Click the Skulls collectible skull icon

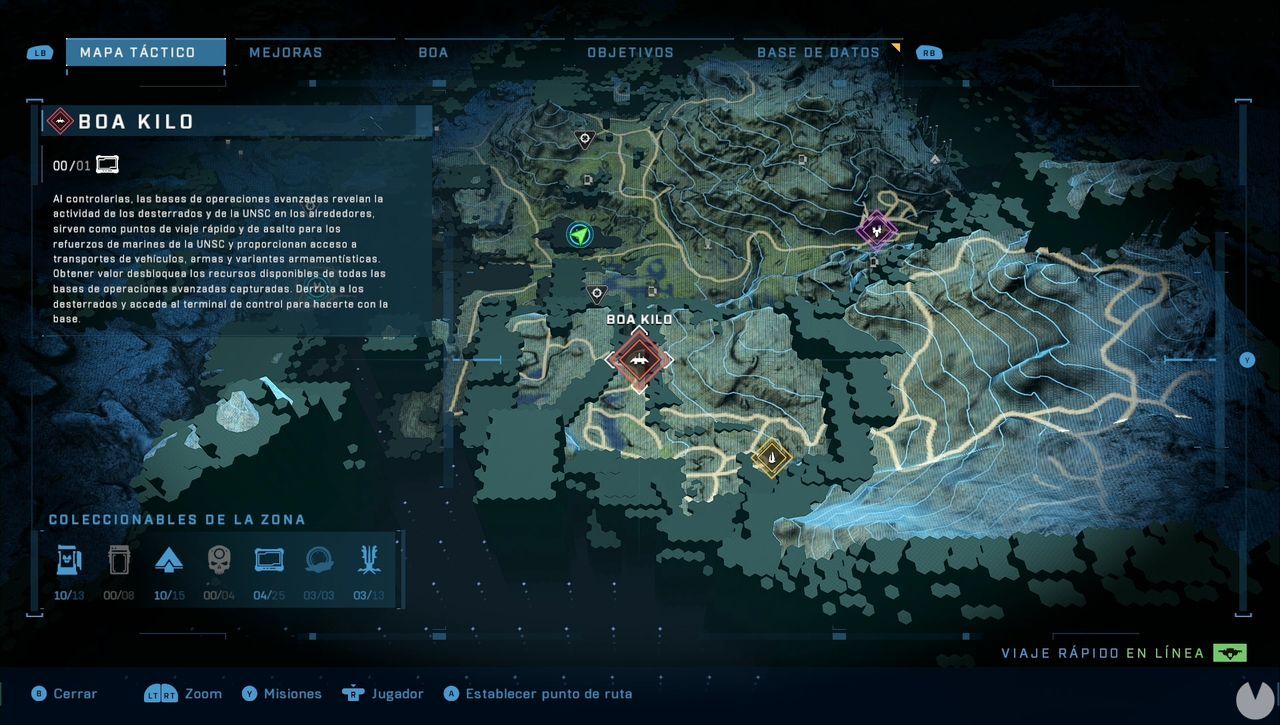[x=220, y=560]
